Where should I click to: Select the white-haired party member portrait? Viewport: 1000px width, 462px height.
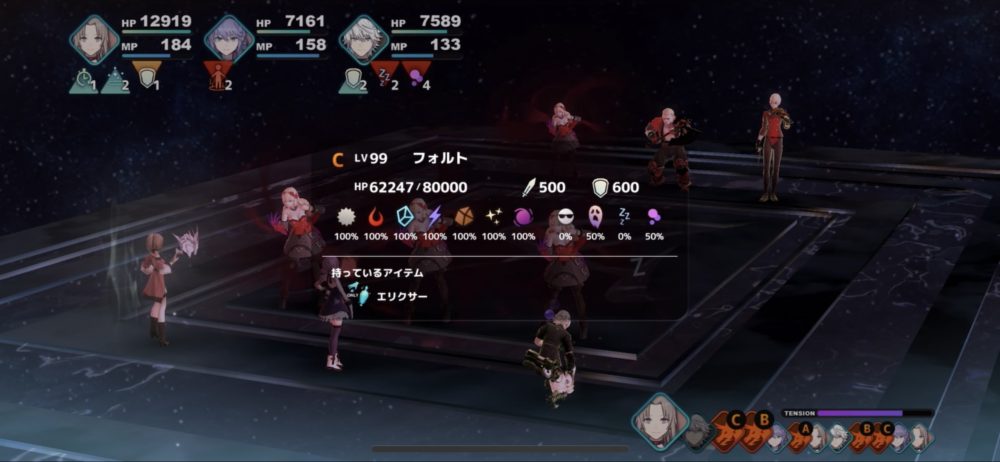tap(362, 39)
